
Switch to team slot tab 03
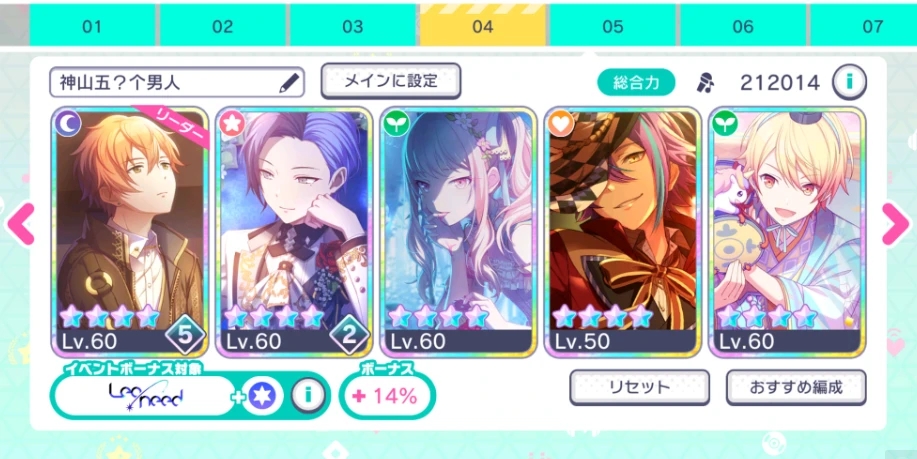pyautogui.click(x=352, y=26)
